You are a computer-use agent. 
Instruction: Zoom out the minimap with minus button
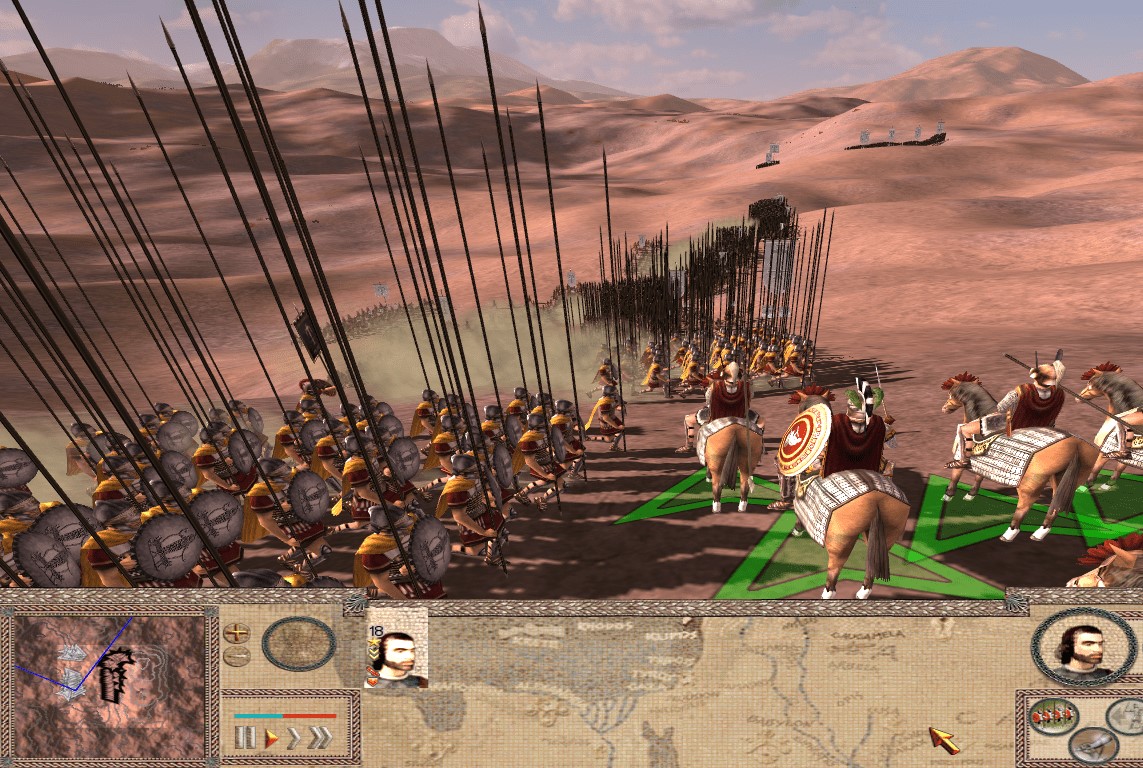236,656
